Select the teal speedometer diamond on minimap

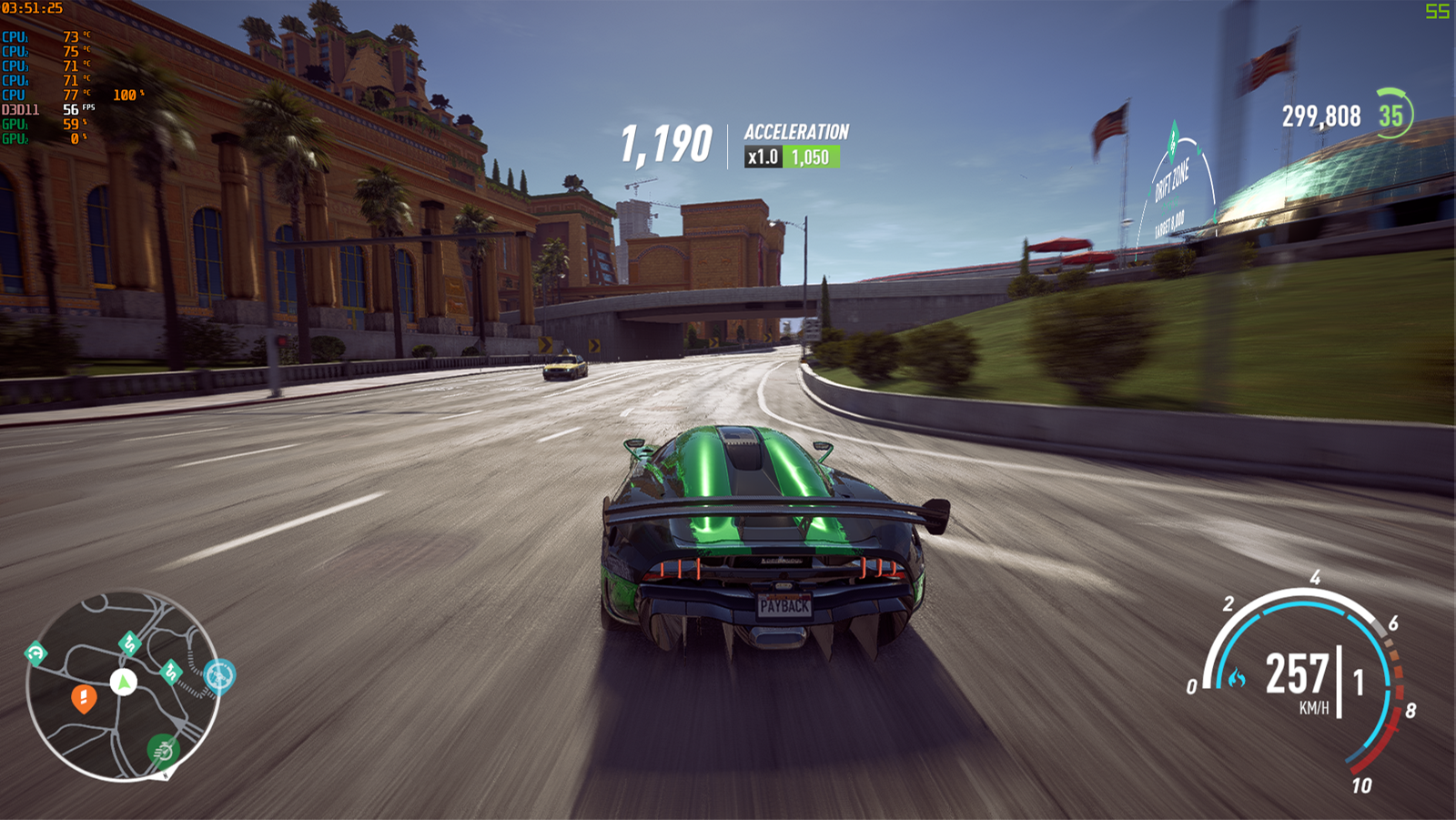[x=35, y=653]
